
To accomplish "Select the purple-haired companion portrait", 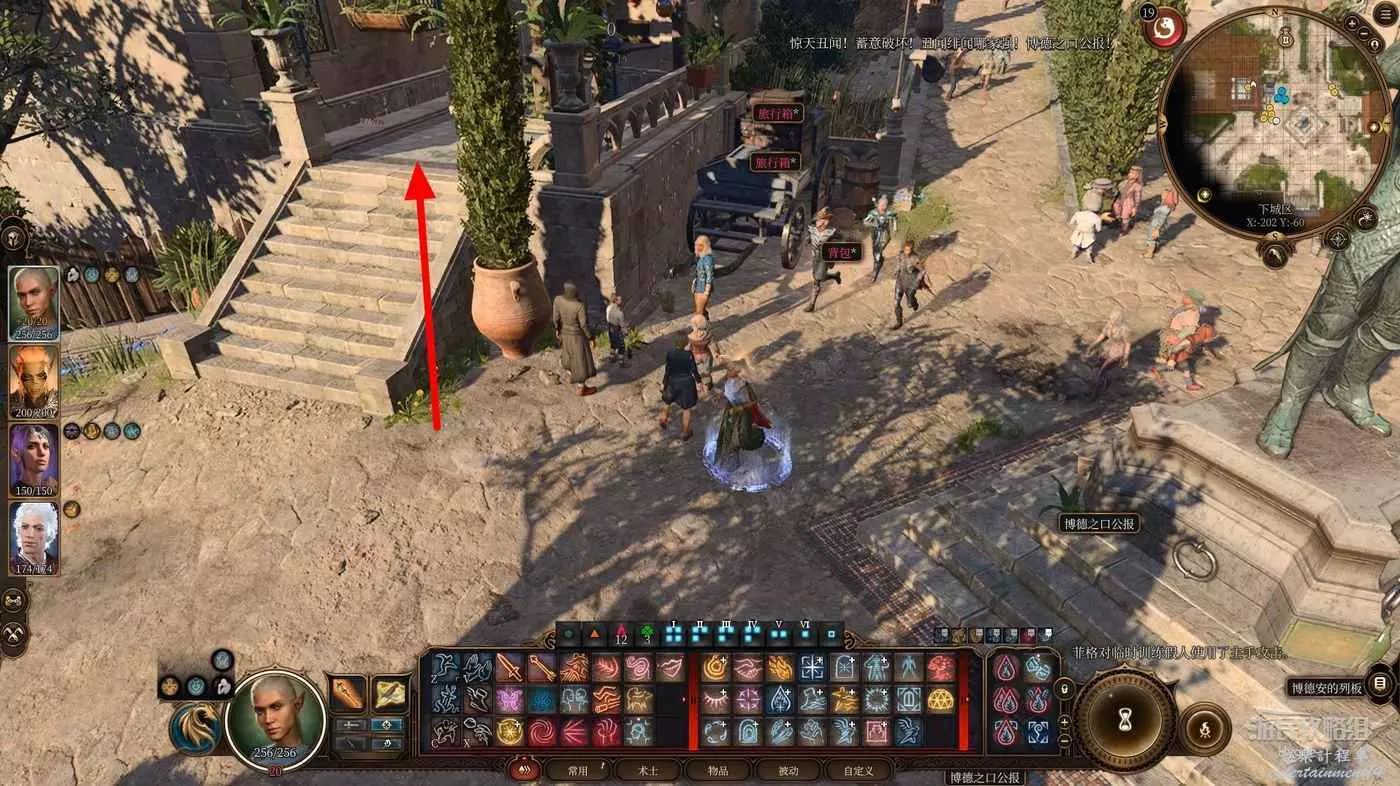I will click(x=34, y=460).
